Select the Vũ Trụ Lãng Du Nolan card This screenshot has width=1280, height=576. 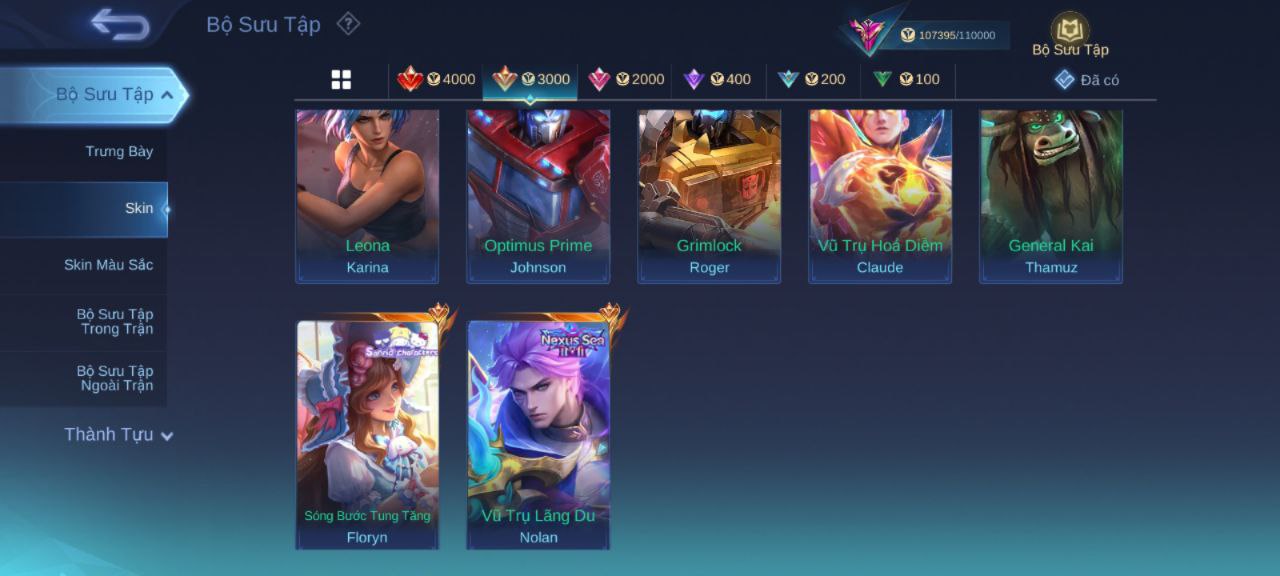538,435
